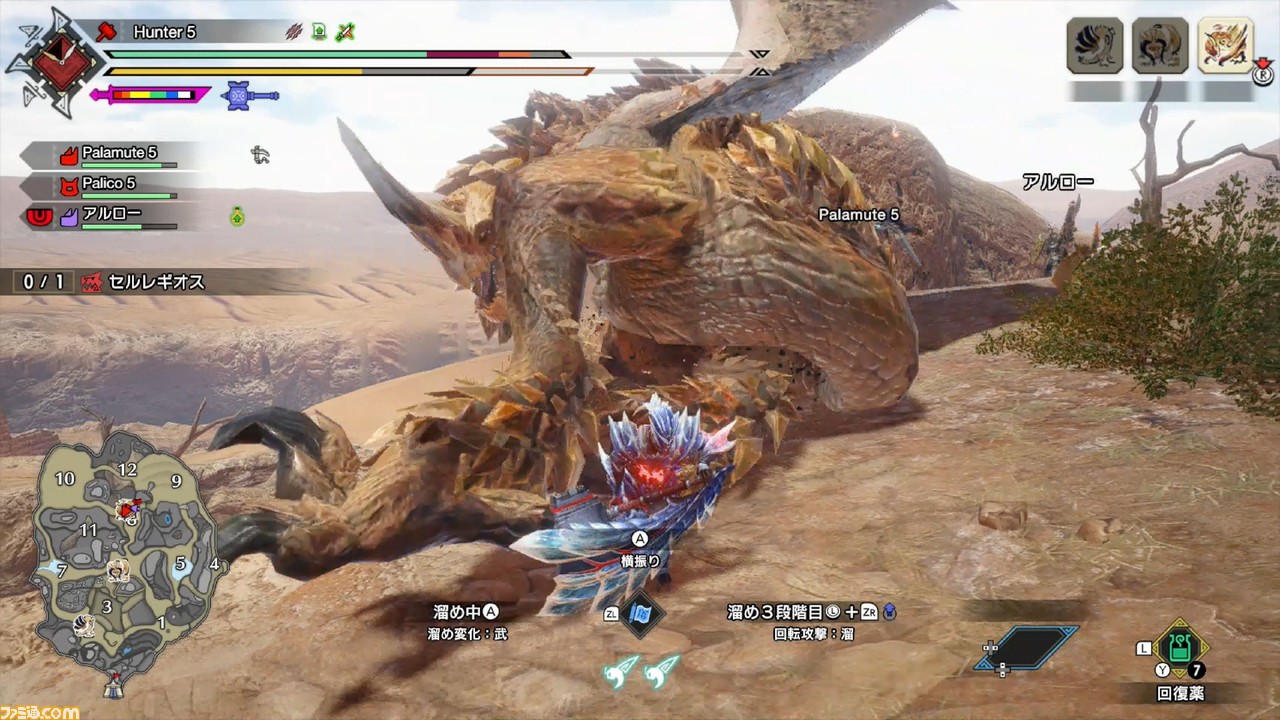Viewport: 1280px width, 720px height.
Task: Use the 回復薬 item slot
Action: pos(1180,649)
